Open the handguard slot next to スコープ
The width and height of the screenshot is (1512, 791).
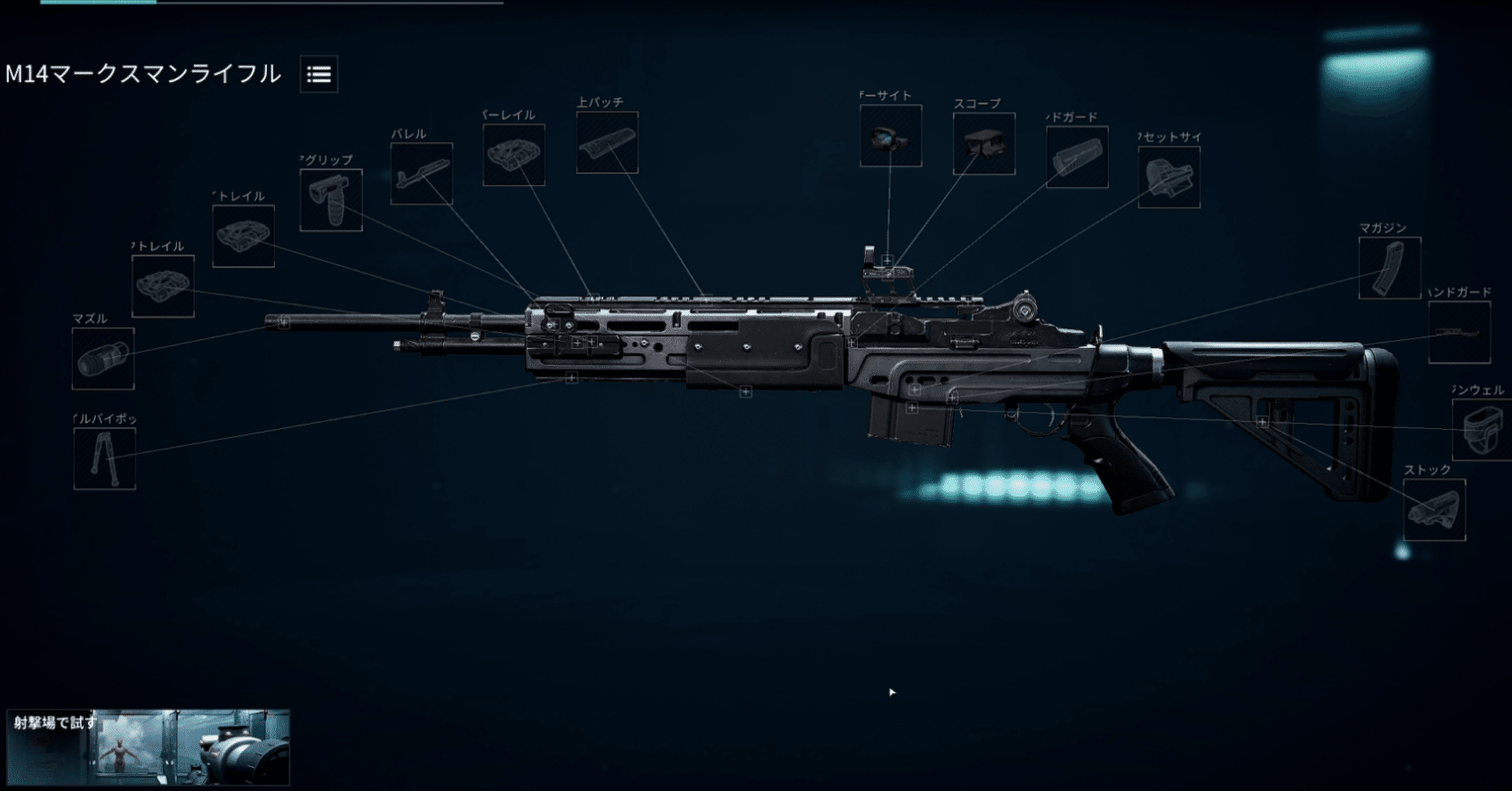(1076, 154)
